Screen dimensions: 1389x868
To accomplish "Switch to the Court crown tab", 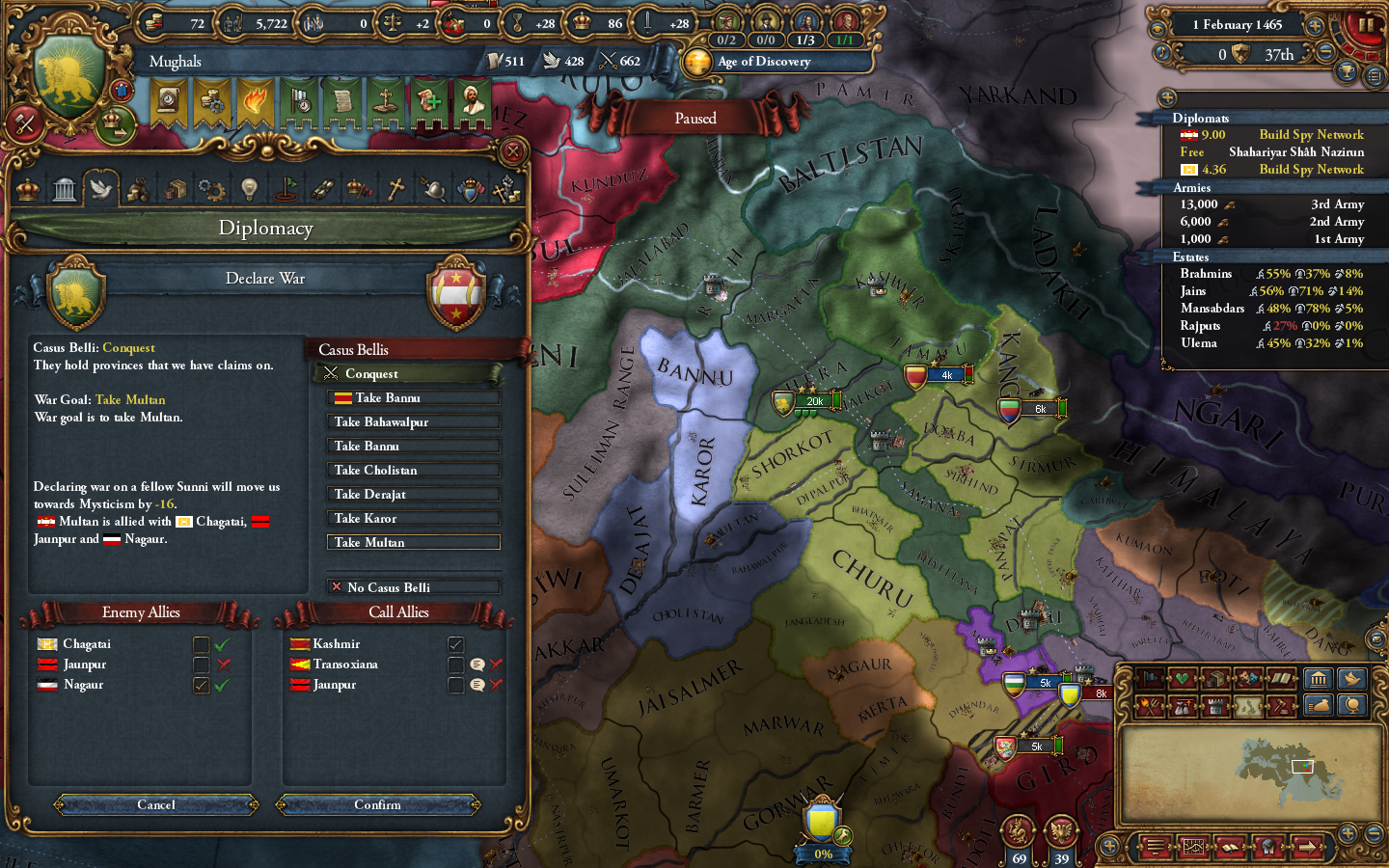I will 26,189.
